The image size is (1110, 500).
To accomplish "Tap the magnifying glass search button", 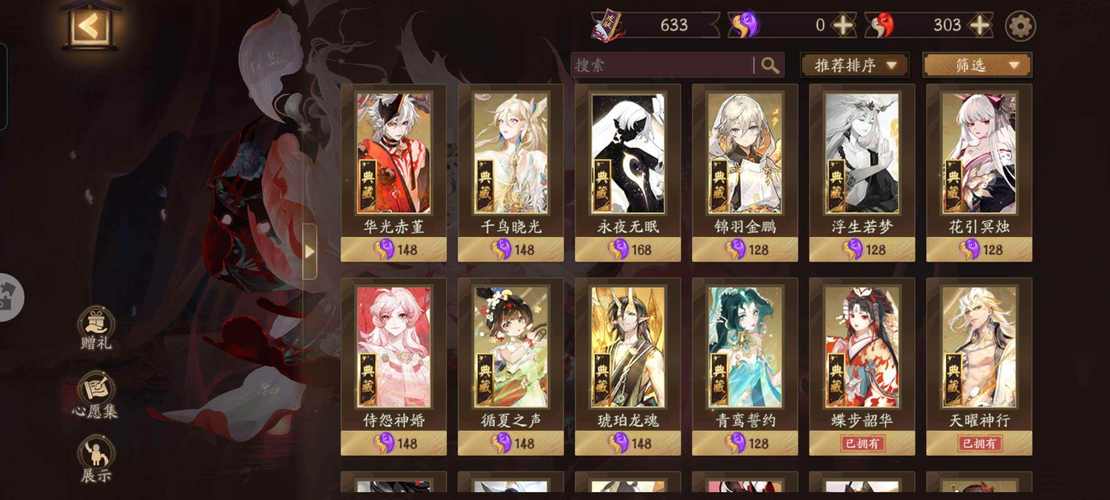I will [x=770, y=65].
